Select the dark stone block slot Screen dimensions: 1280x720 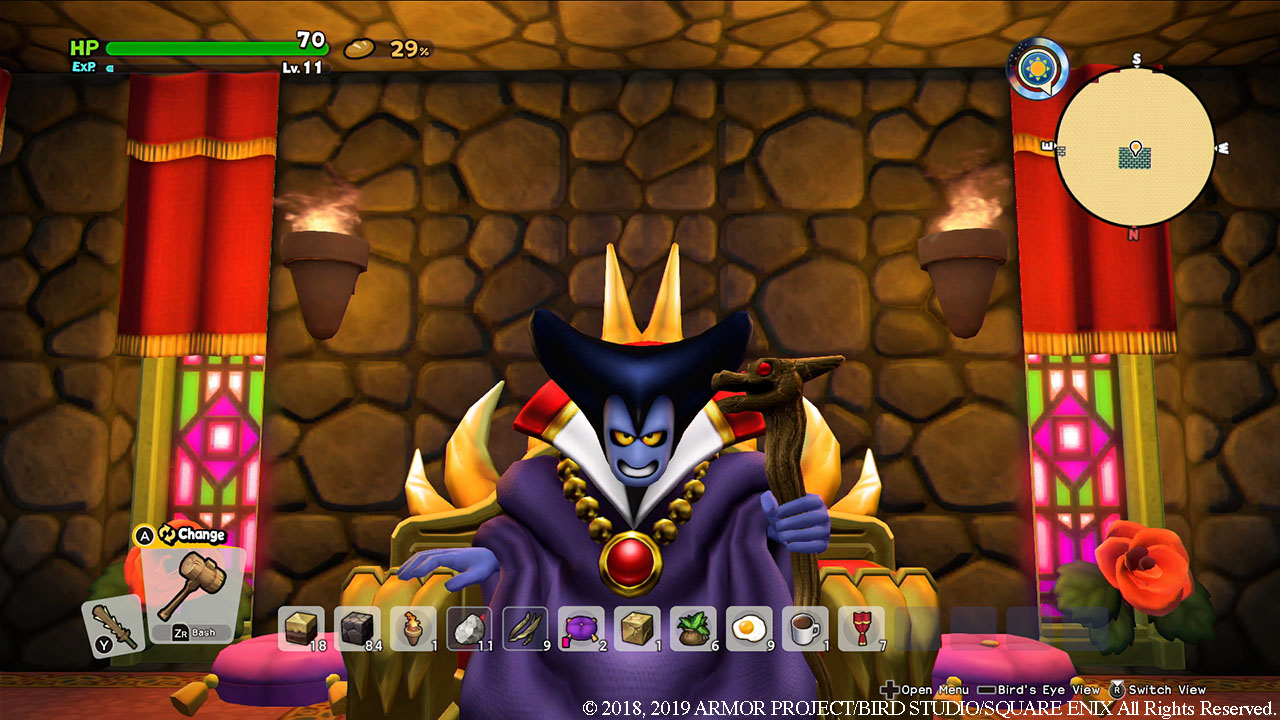[357, 628]
